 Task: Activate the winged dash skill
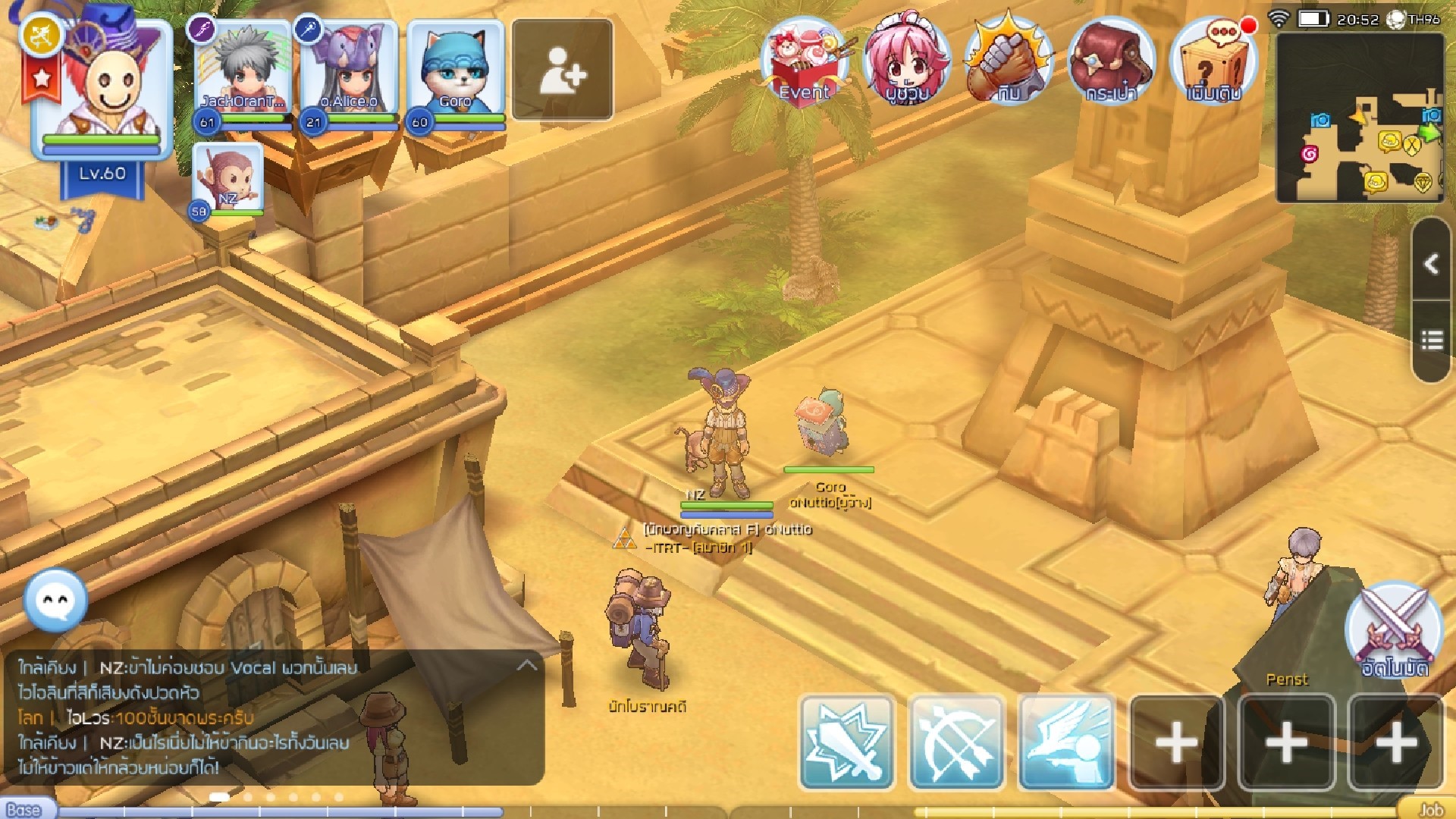[1067, 742]
